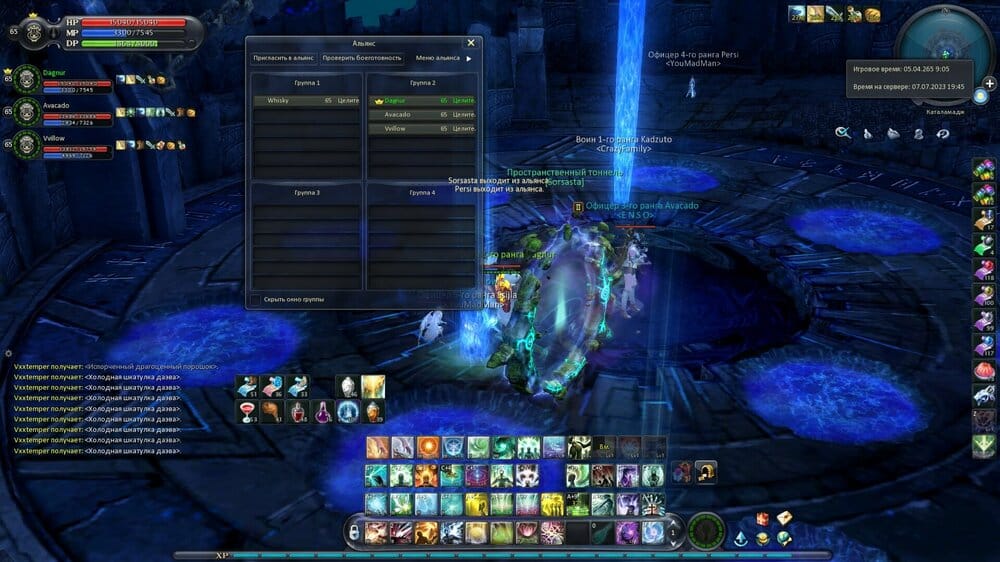
Task: Target party member Vvillow's portrait
Action: click(27, 145)
